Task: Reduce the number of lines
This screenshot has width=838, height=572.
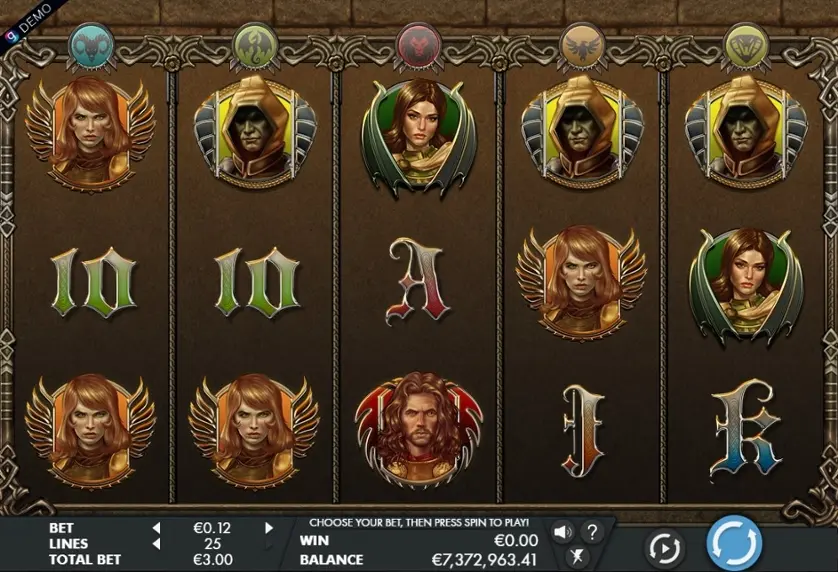Action: 156,543
